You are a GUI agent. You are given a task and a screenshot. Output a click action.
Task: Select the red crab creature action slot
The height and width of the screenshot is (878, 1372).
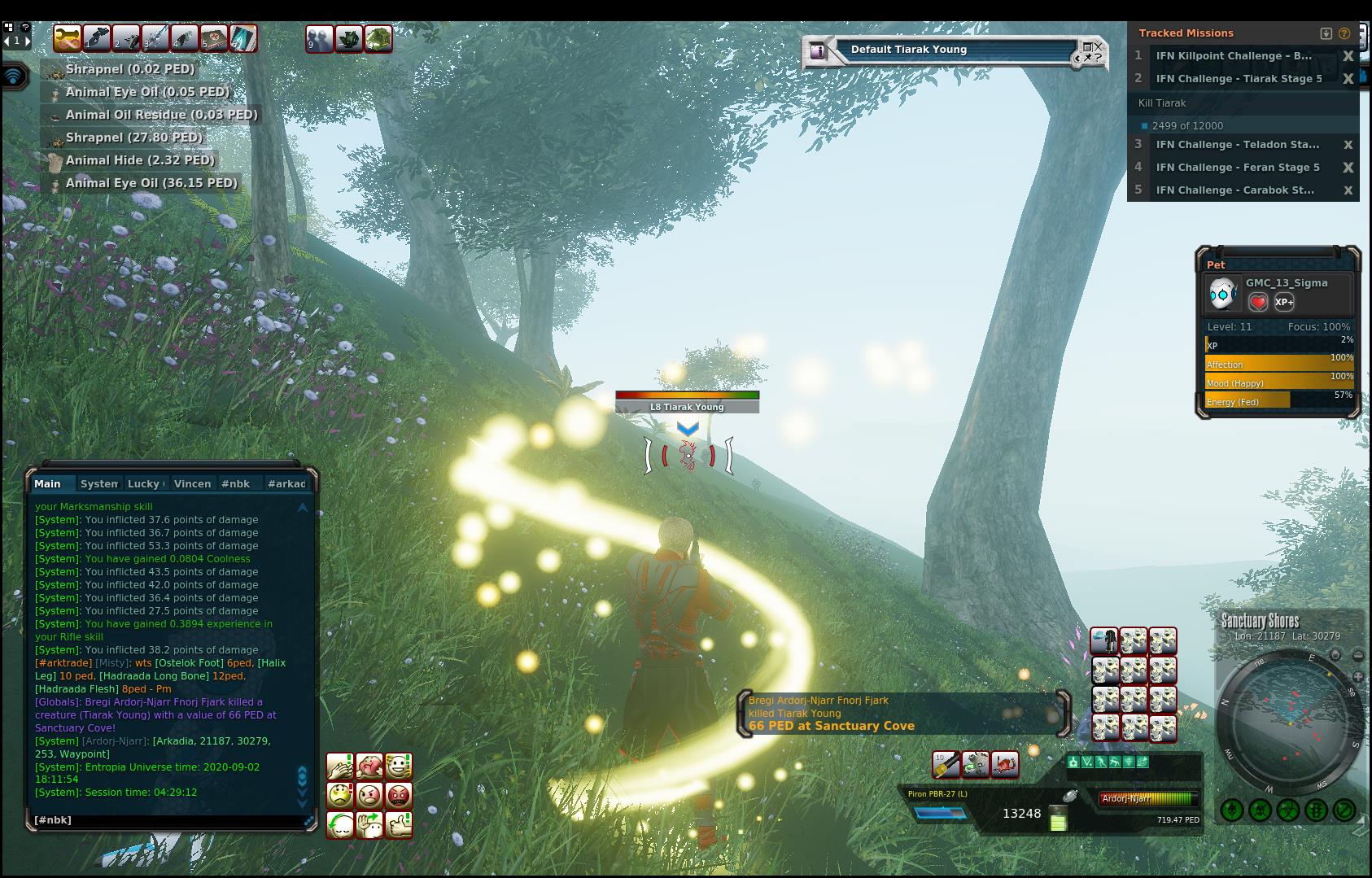(1005, 765)
